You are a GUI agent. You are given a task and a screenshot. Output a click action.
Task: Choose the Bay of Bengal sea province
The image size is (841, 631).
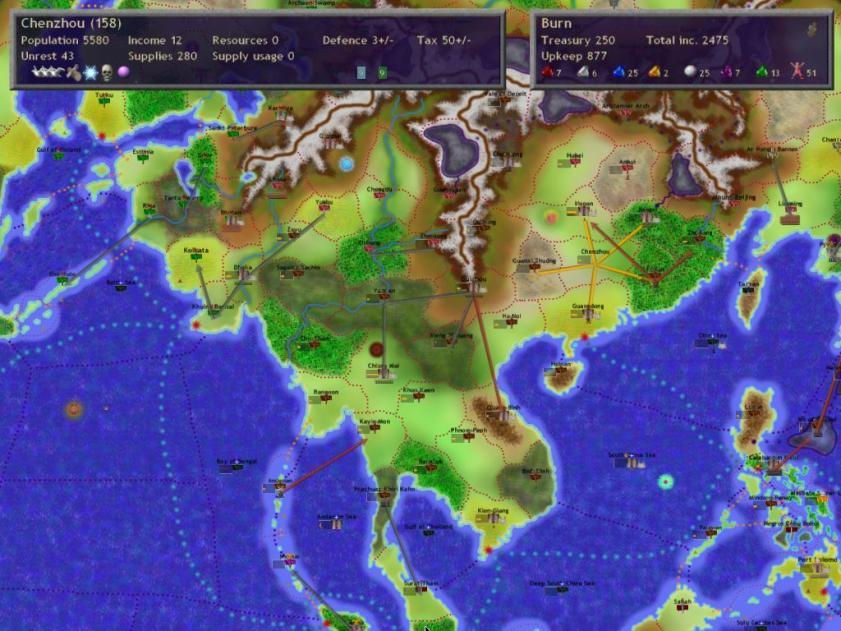pyautogui.click(x=231, y=466)
